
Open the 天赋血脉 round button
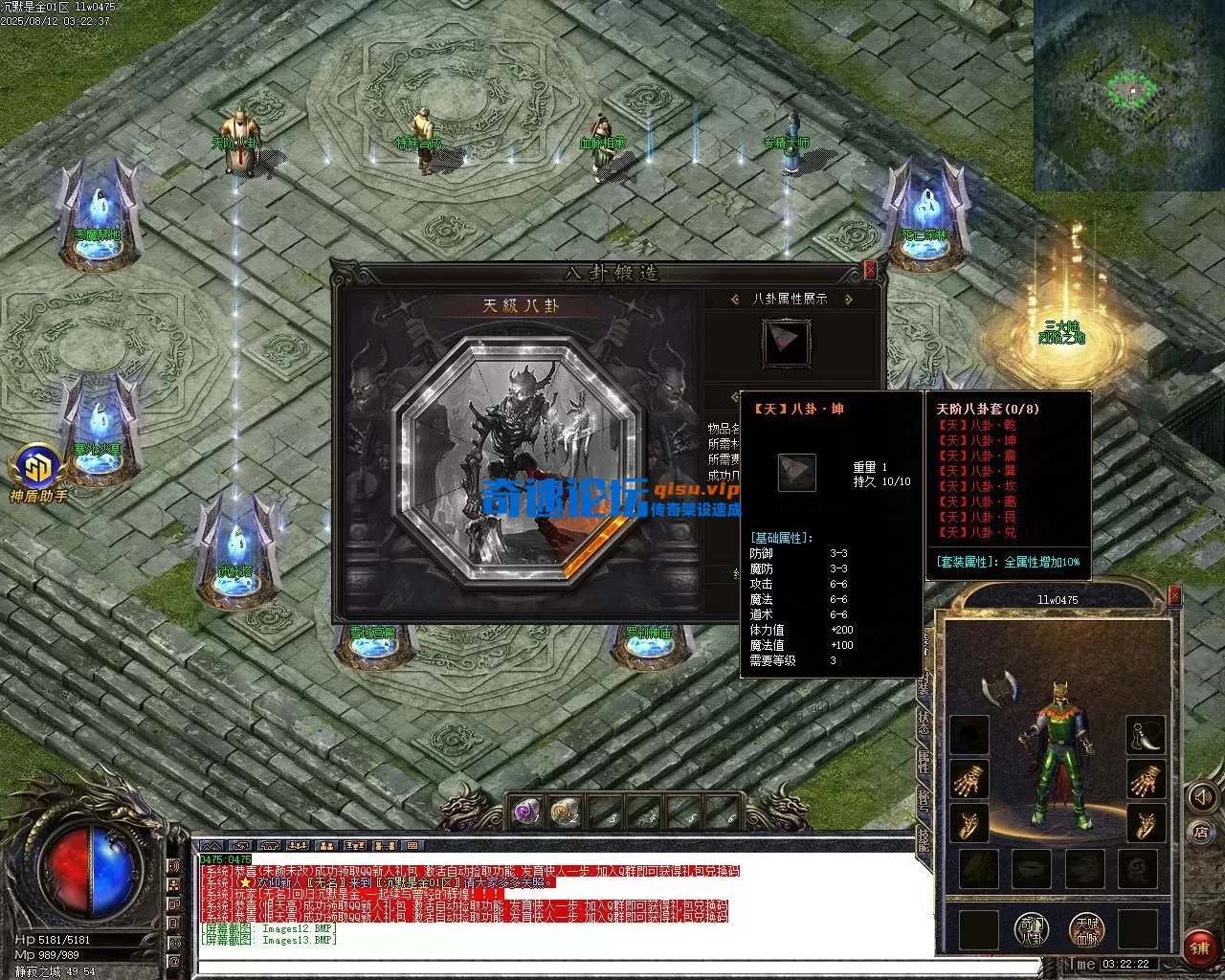click(x=1086, y=929)
